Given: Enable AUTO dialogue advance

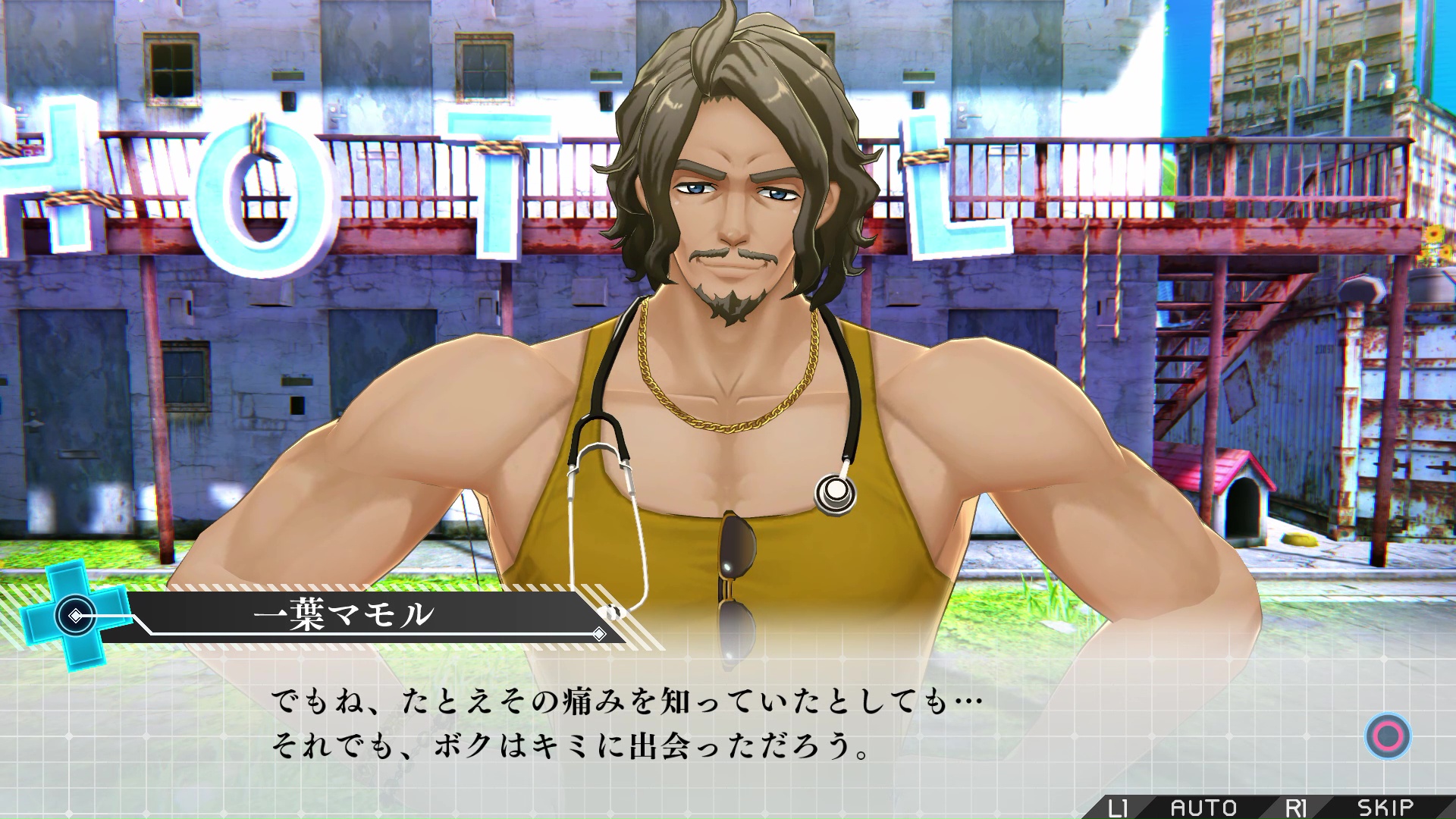Looking at the screenshot, I should coord(1203,808).
